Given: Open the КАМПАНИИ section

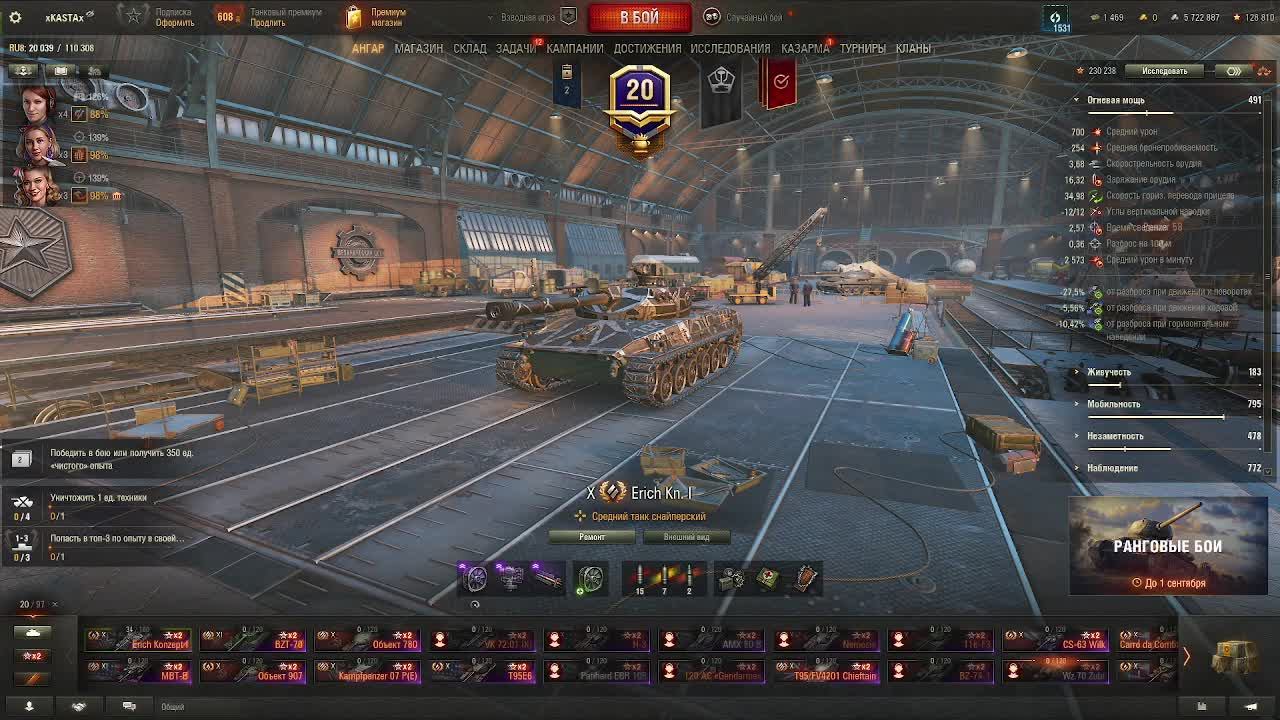Looking at the screenshot, I should point(574,48).
